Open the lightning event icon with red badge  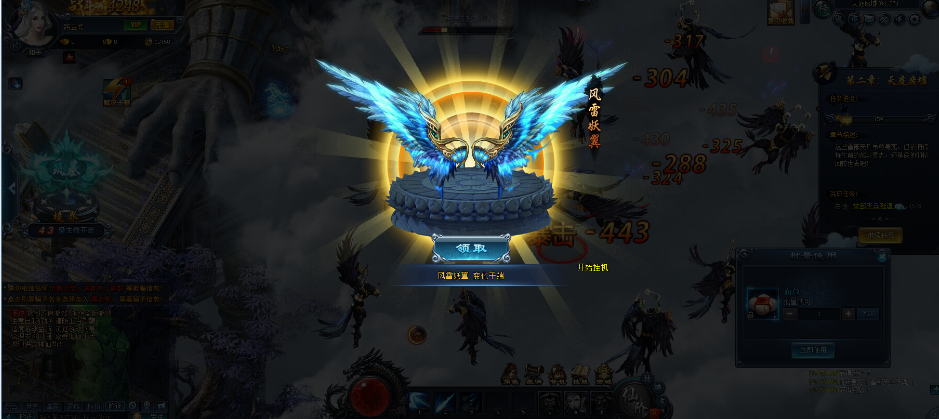115,90
